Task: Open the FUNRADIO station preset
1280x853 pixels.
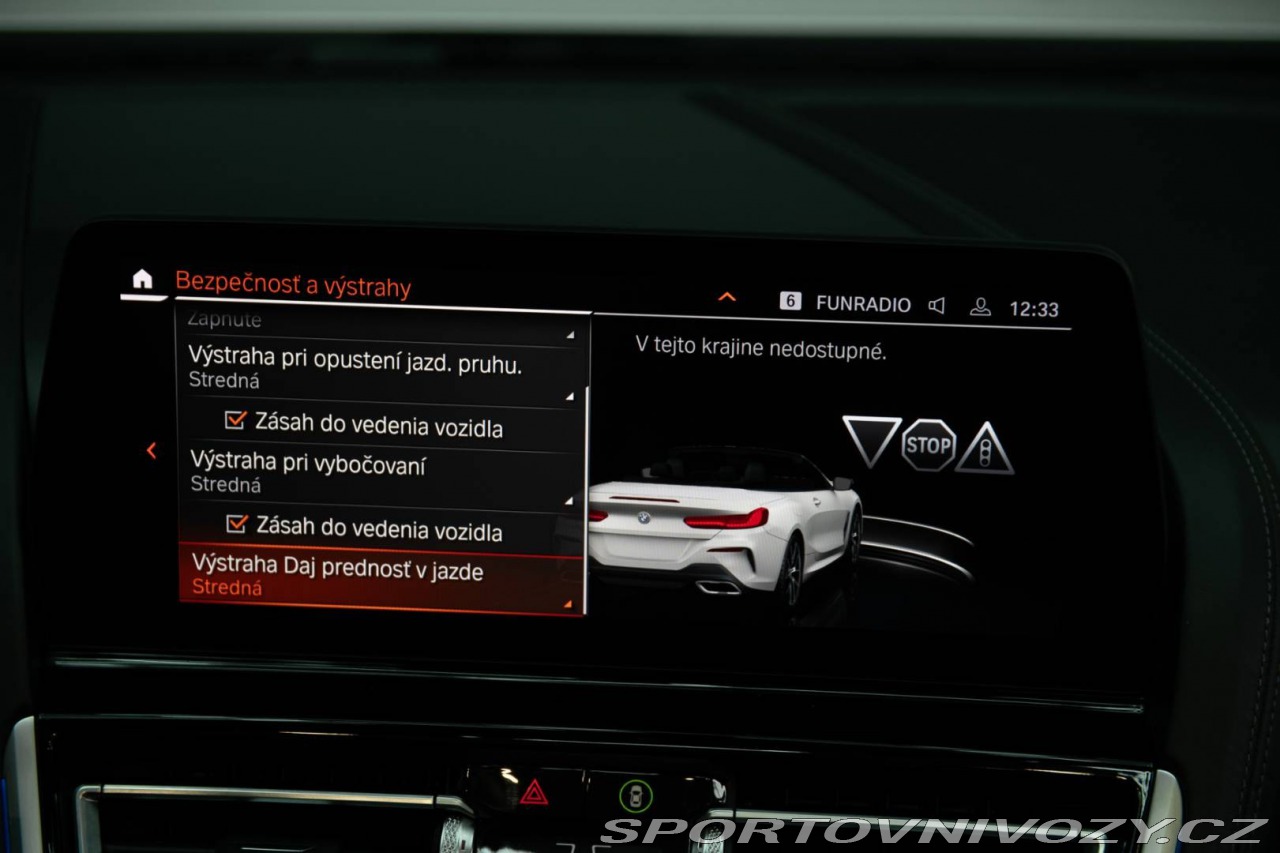Action: pyautogui.click(x=846, y=303)
